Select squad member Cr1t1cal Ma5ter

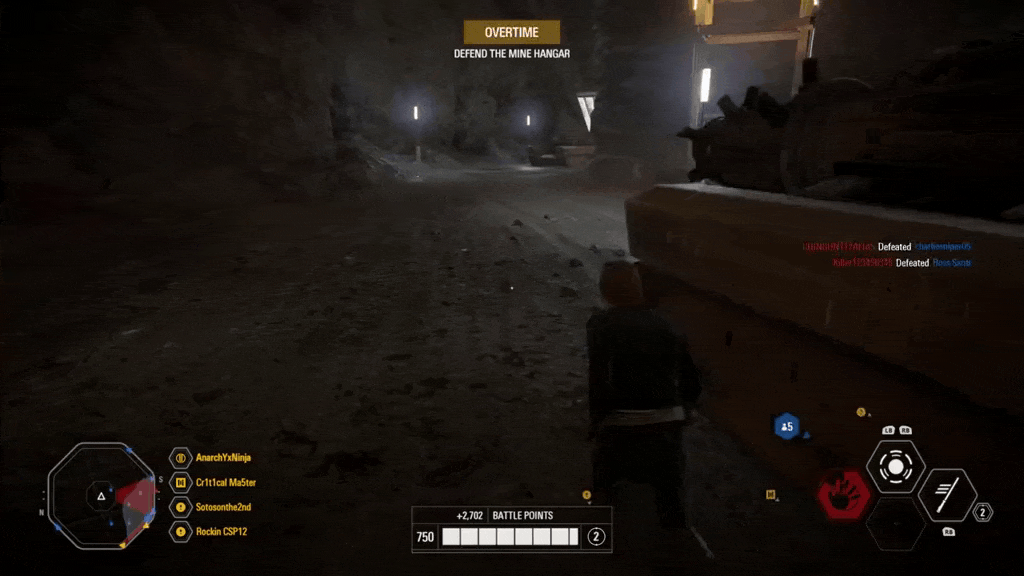[x=226, y=482]
